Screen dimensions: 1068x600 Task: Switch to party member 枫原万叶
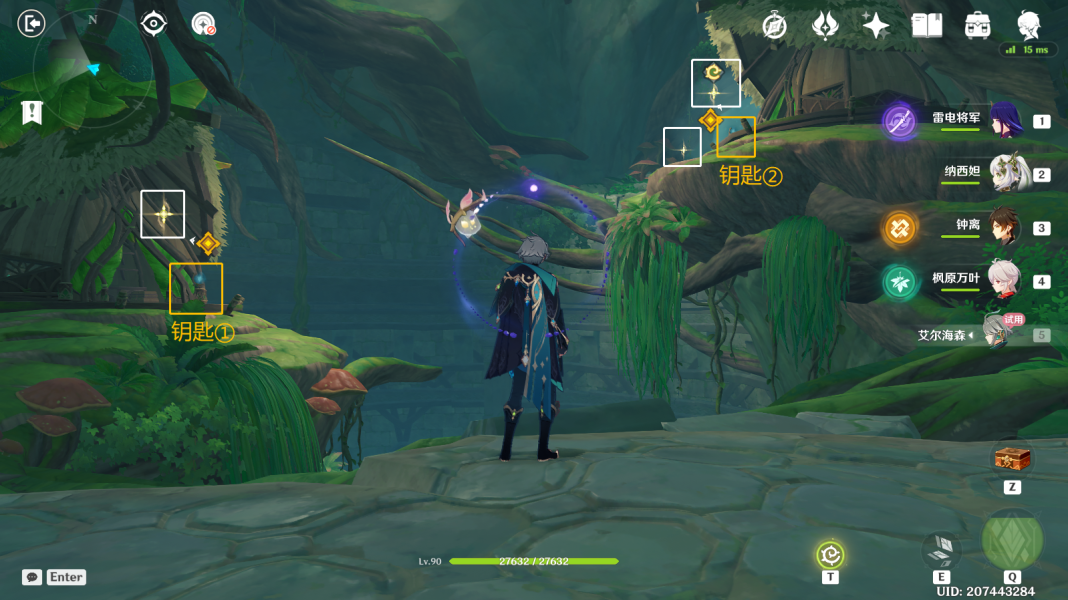(1003, 280)
